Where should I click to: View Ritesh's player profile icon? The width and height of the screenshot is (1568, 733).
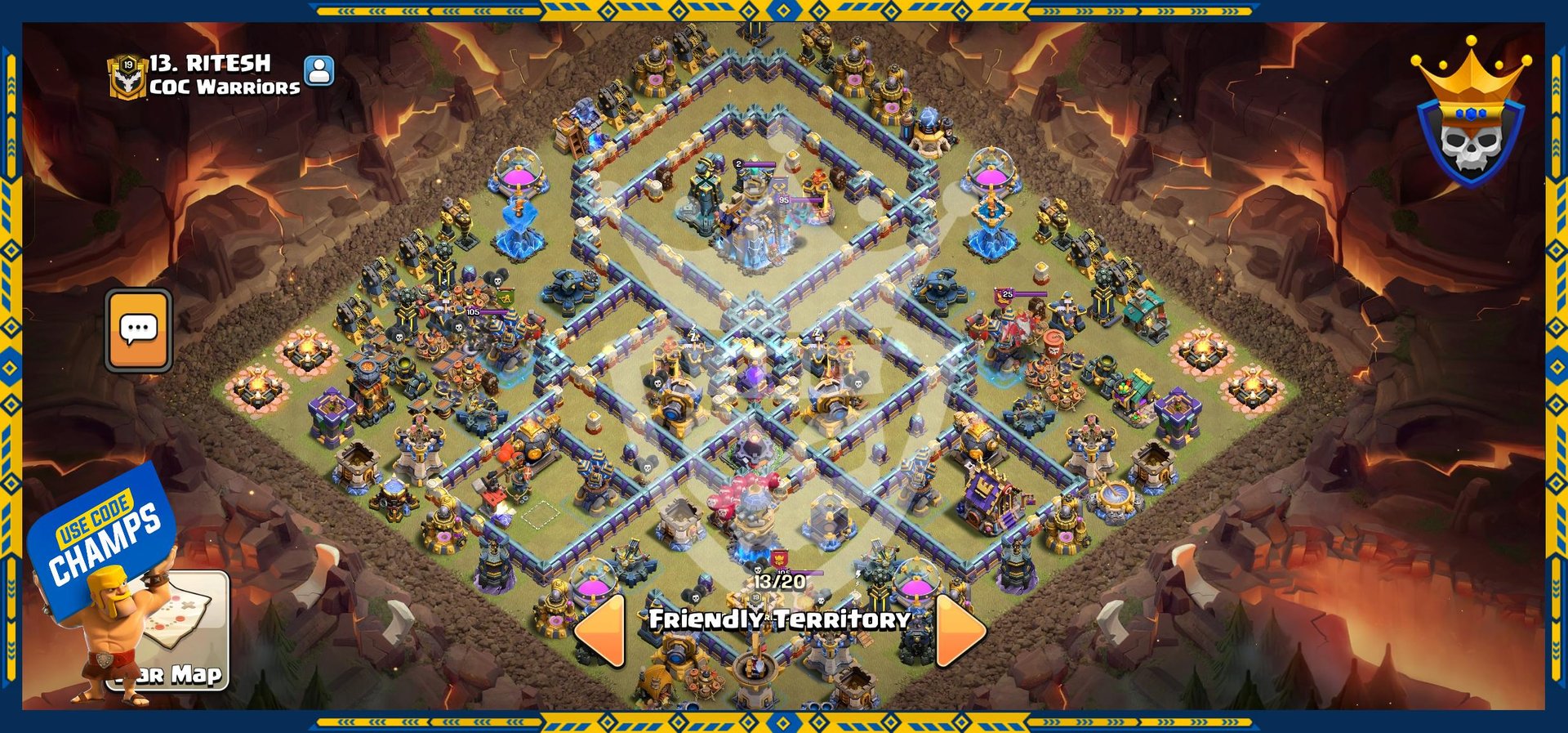click(x=319, y=70)
